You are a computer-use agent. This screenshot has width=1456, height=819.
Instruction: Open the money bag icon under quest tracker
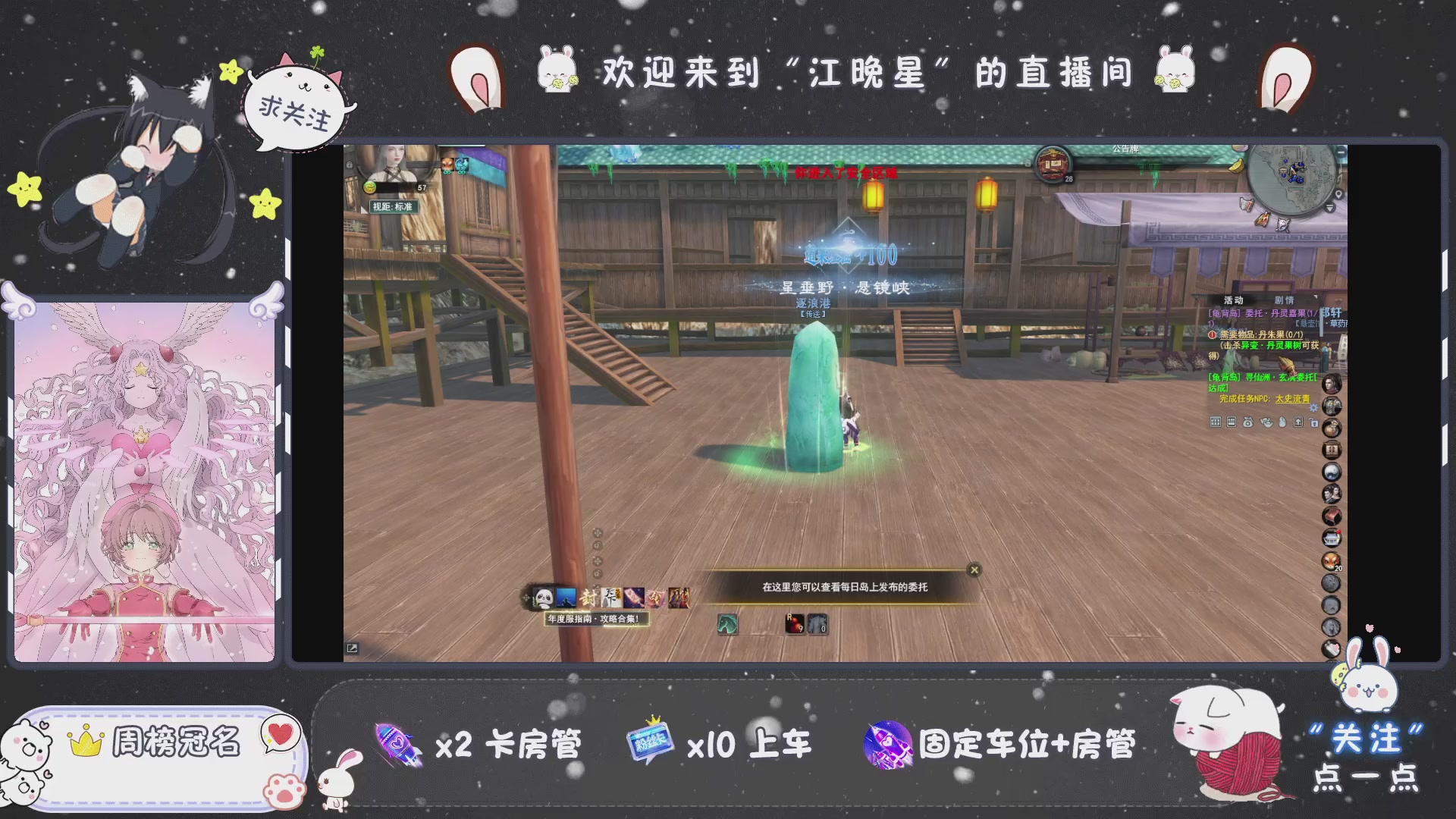[x=1247, y=422]
